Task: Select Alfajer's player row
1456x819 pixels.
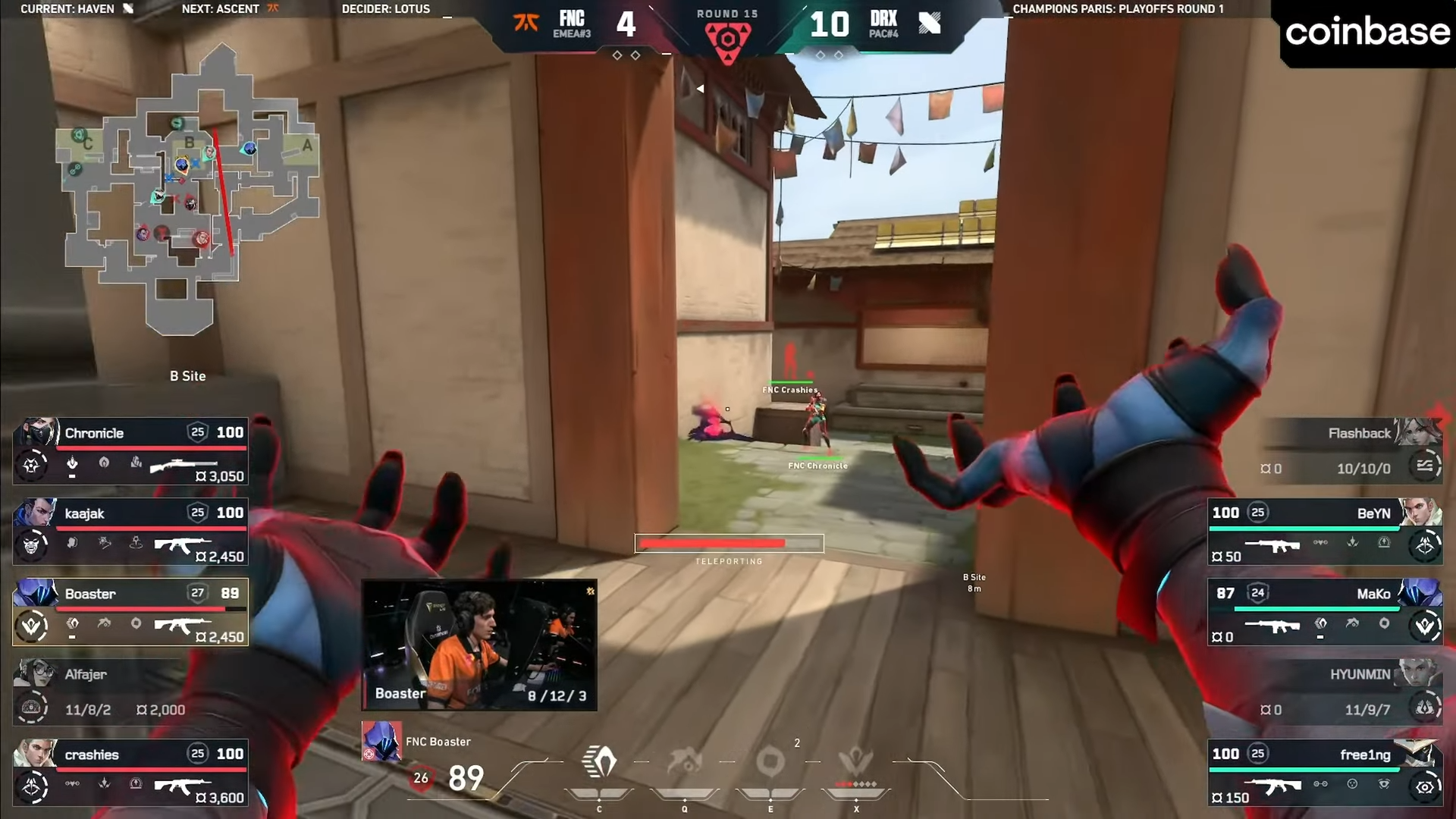Action: (130, 692)
